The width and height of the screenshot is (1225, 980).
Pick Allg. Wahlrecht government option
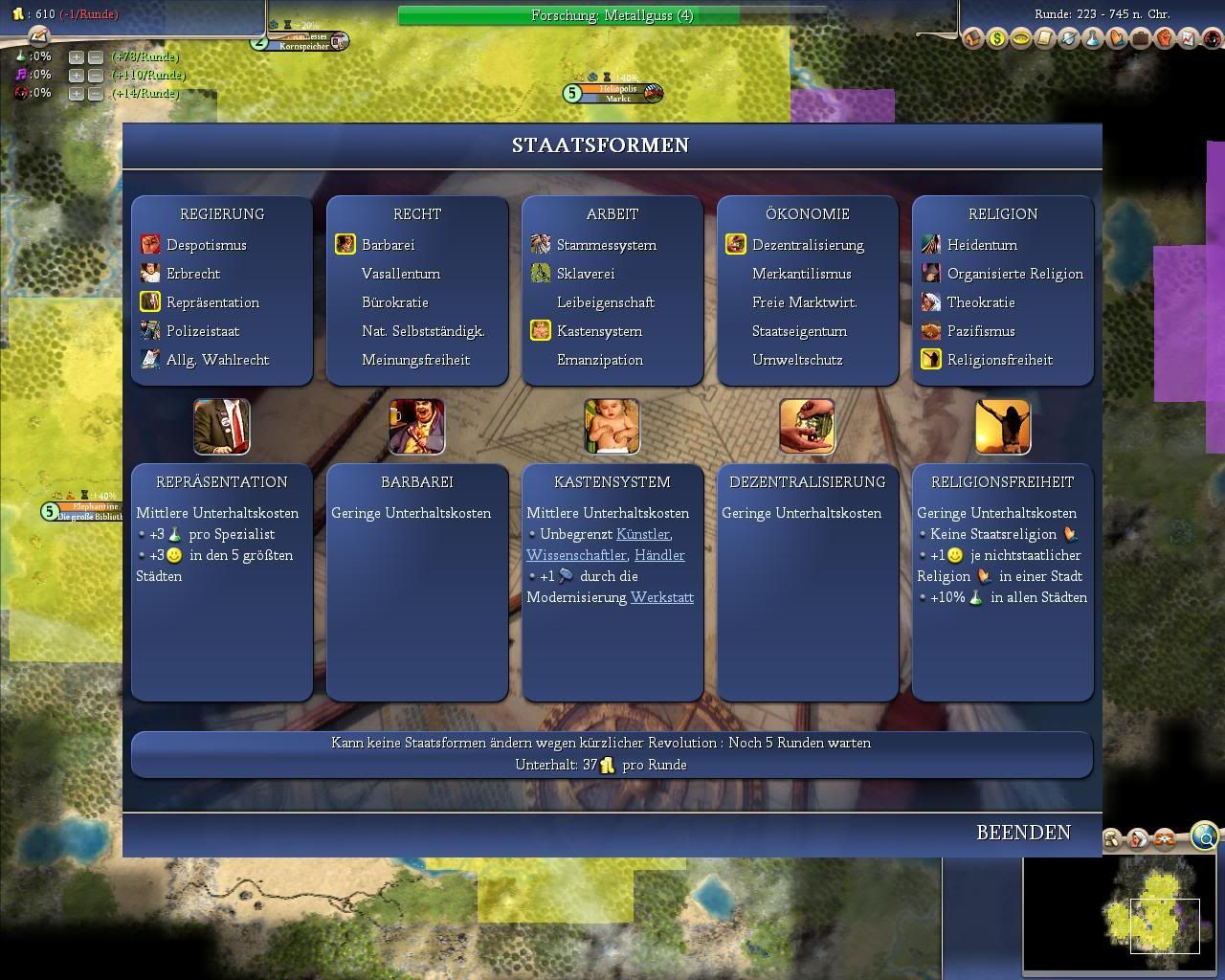[217, 360]
